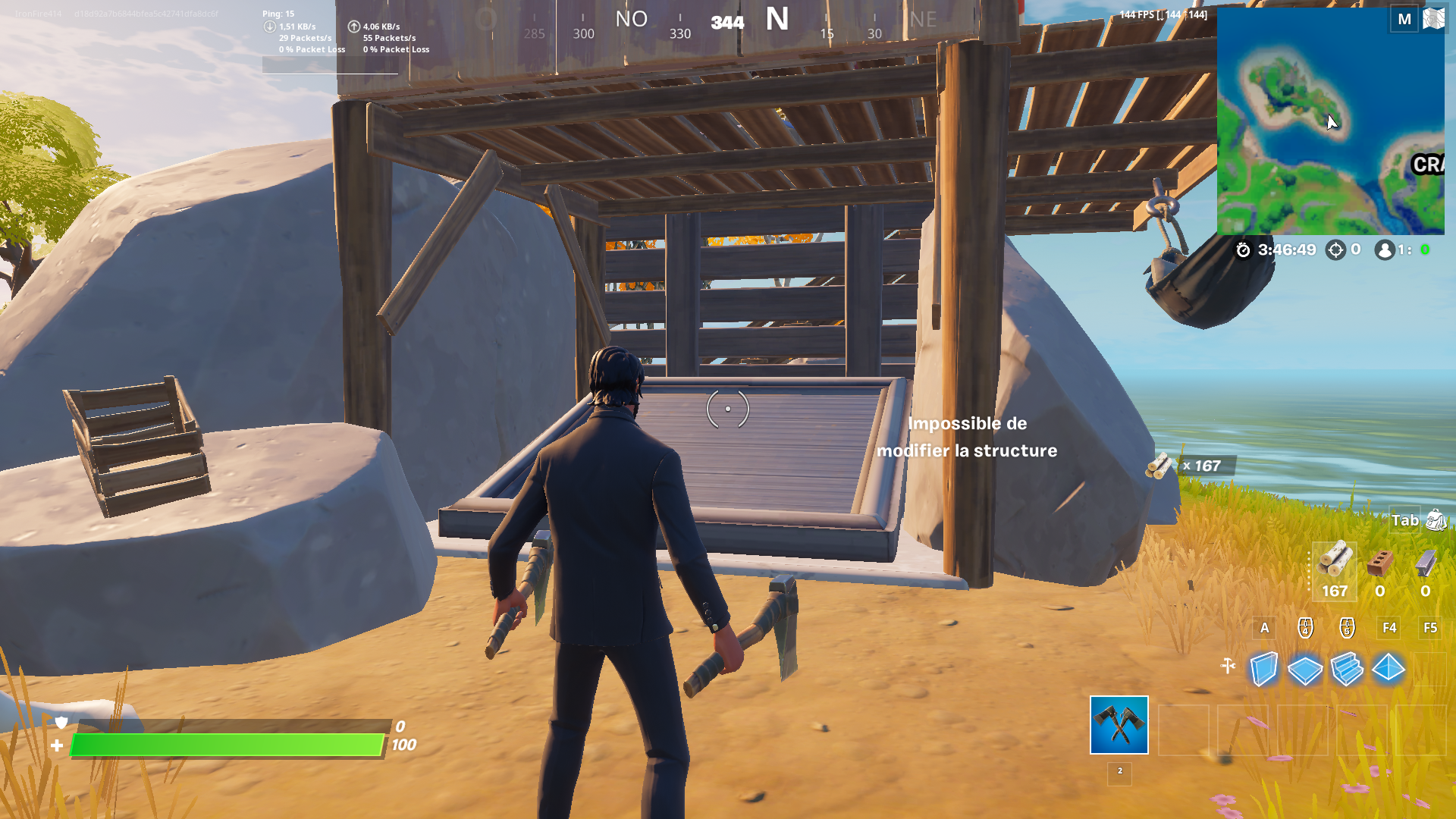Select the floor build piece icon
The image size is (1456, 819).
[1306, 670]
